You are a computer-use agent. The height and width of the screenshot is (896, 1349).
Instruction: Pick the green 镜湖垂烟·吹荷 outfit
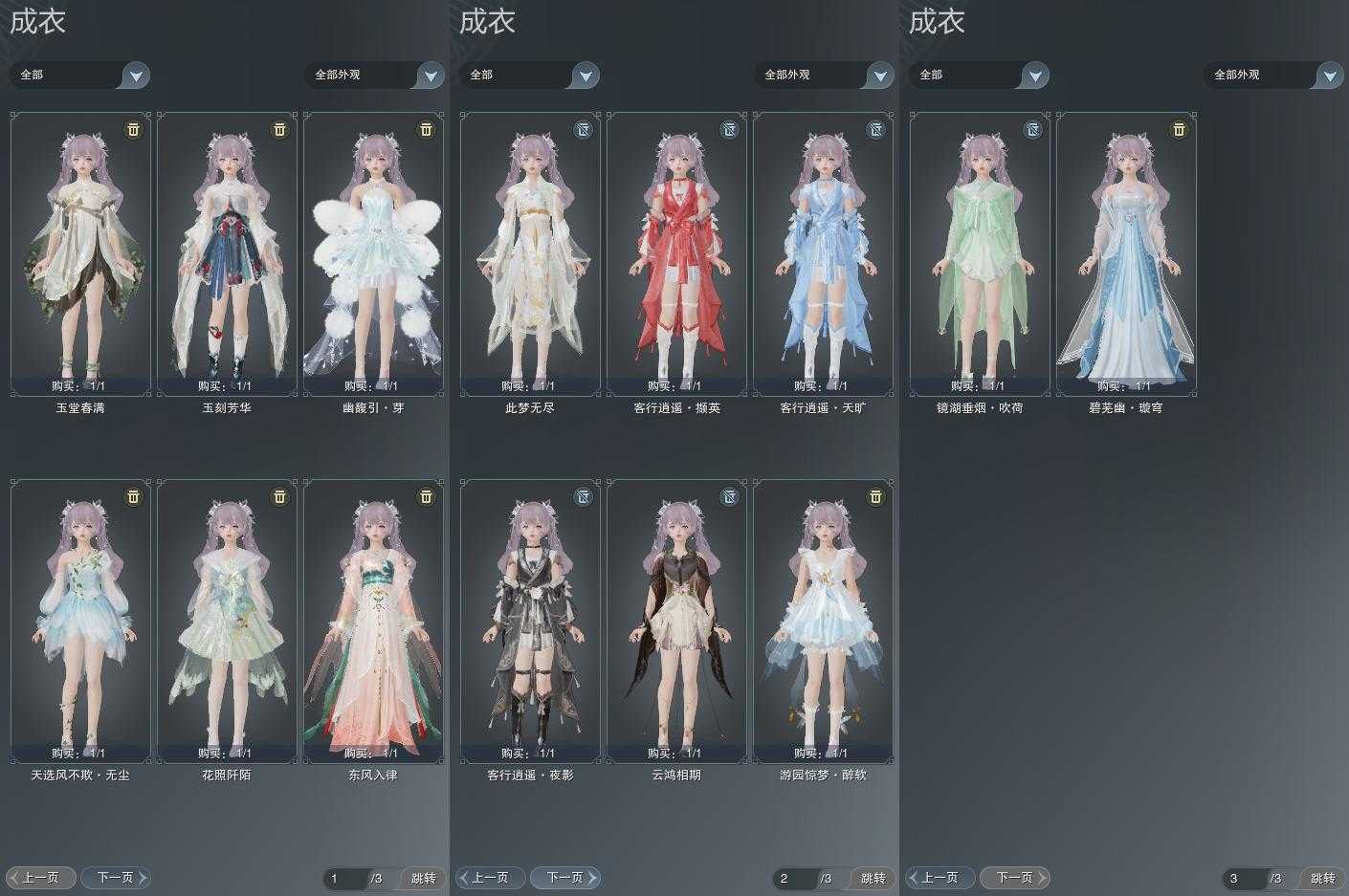[980, 253]
